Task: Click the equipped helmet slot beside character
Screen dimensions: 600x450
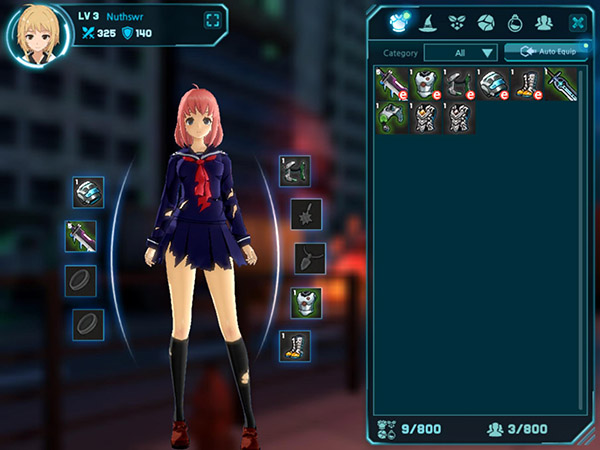Action: click(x=88, y=191)
